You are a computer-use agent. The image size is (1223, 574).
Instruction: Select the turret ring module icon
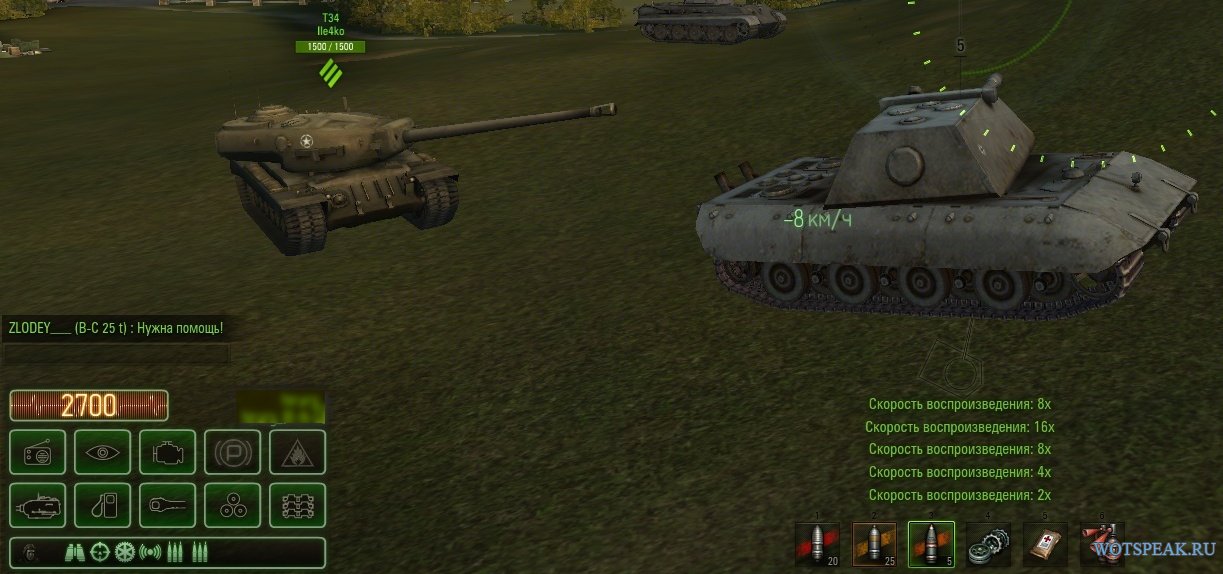(x=168, y=505)
